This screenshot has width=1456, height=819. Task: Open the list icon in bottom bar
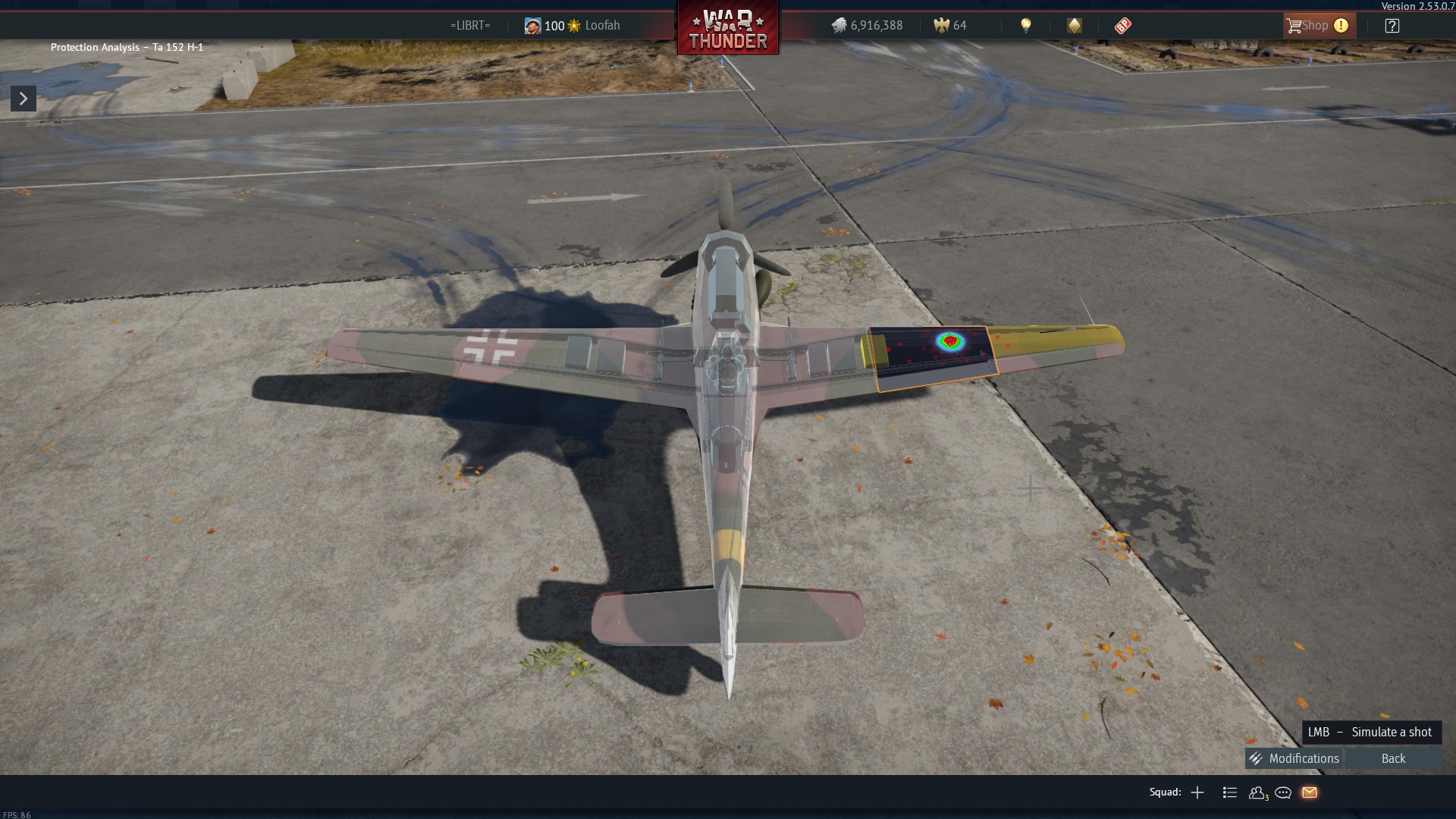point(1230,792)
